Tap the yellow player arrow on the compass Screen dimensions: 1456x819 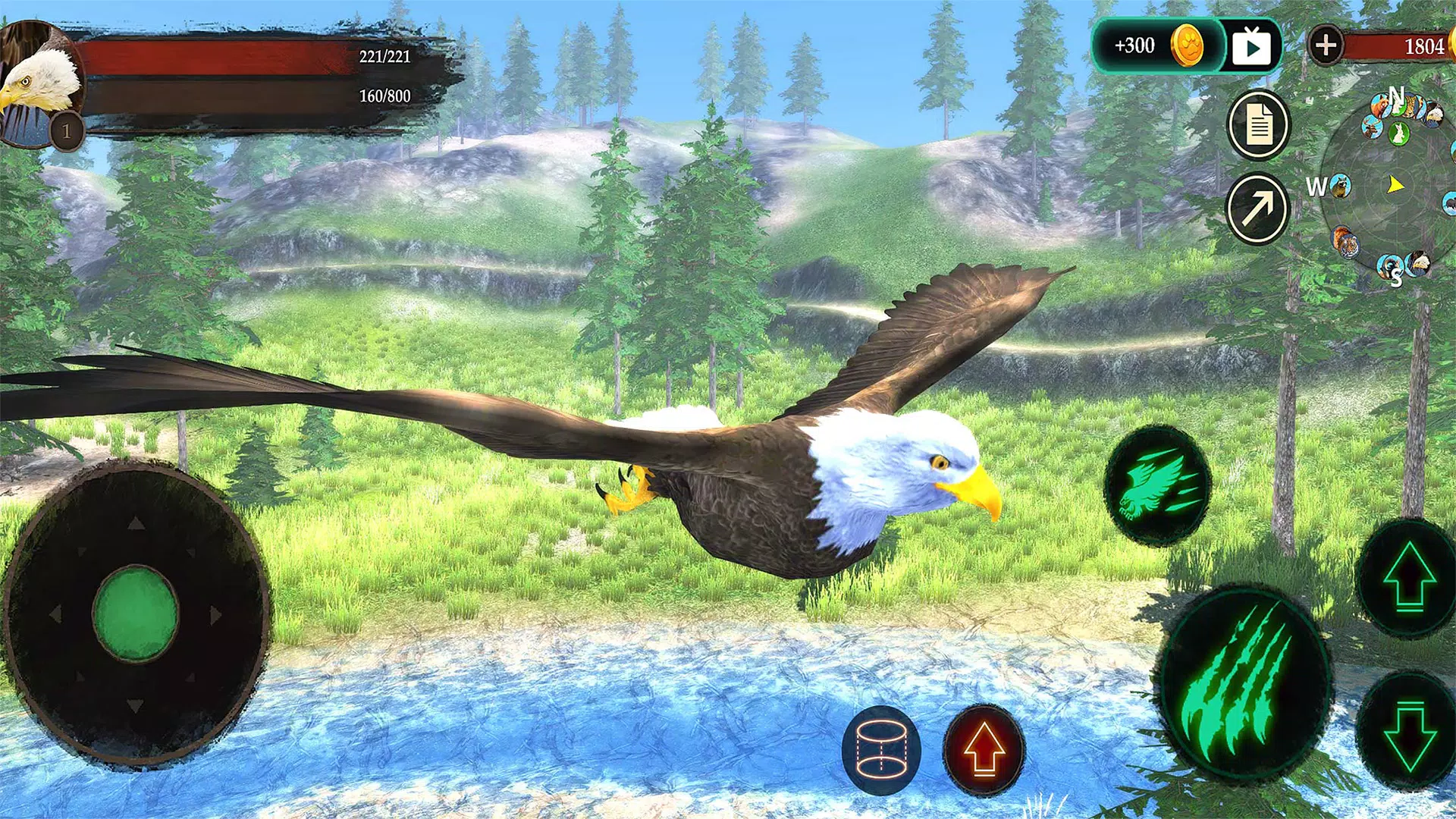point(1395,184)
